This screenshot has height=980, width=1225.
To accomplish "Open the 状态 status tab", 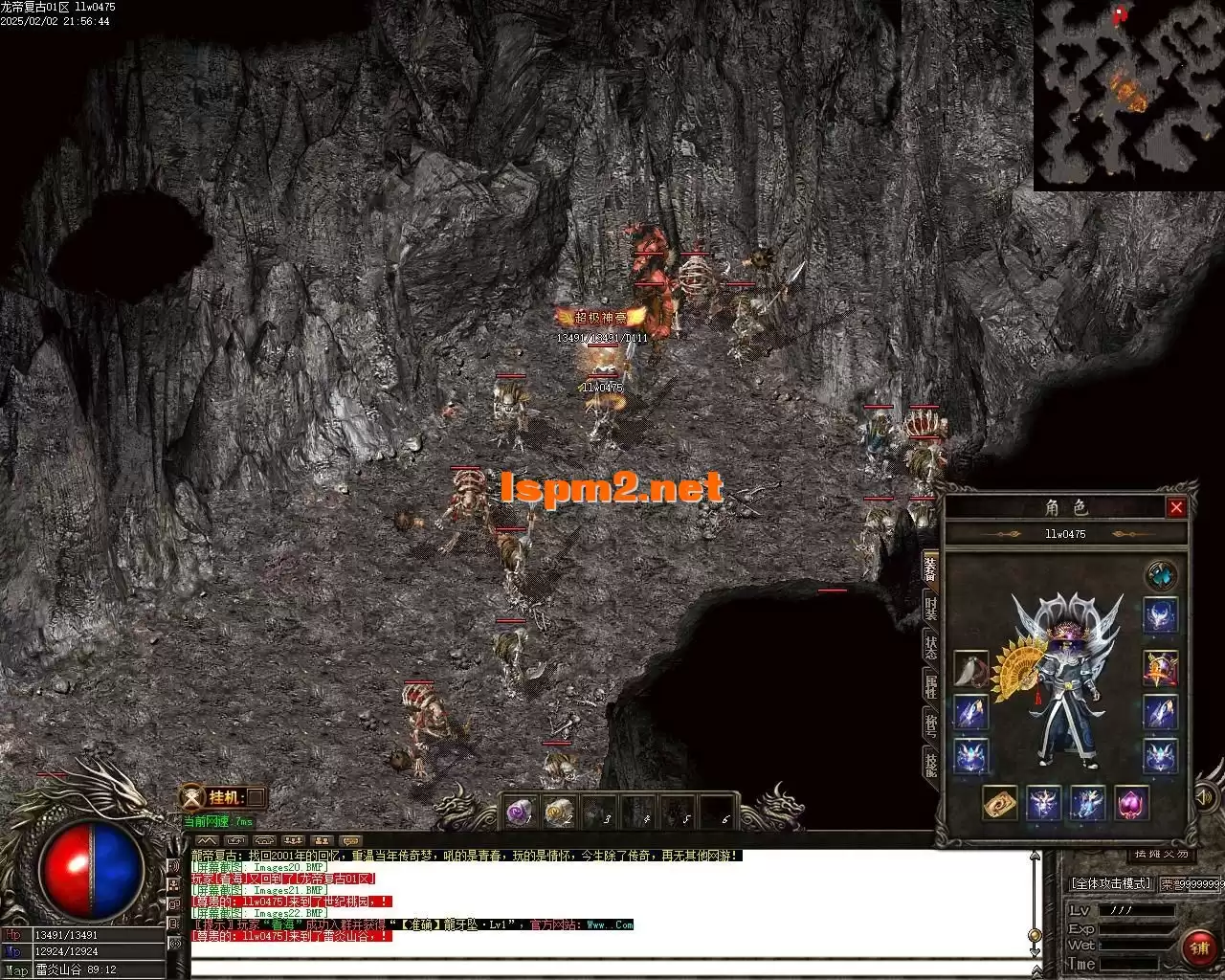I will point(930,644).
